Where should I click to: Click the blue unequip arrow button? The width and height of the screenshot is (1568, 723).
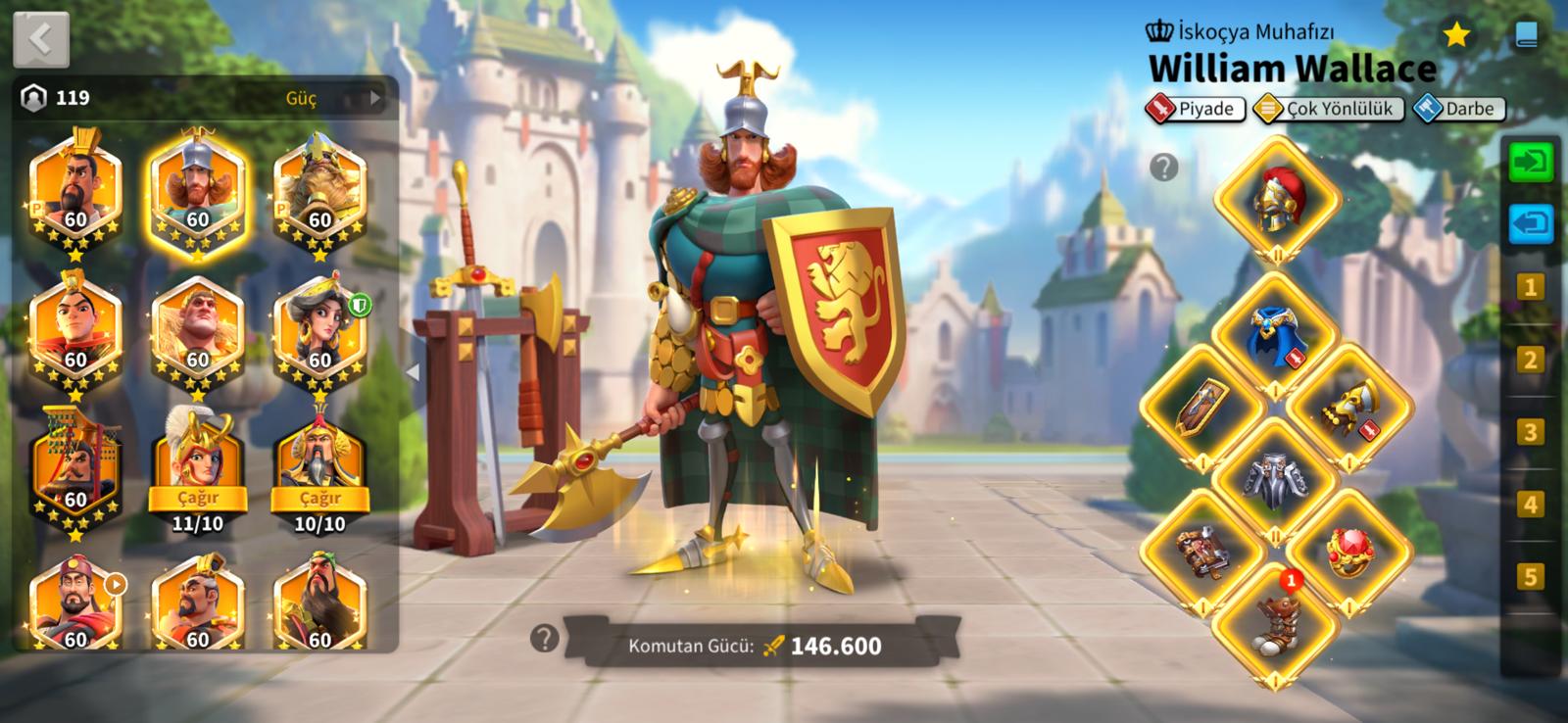(1531, 224)
